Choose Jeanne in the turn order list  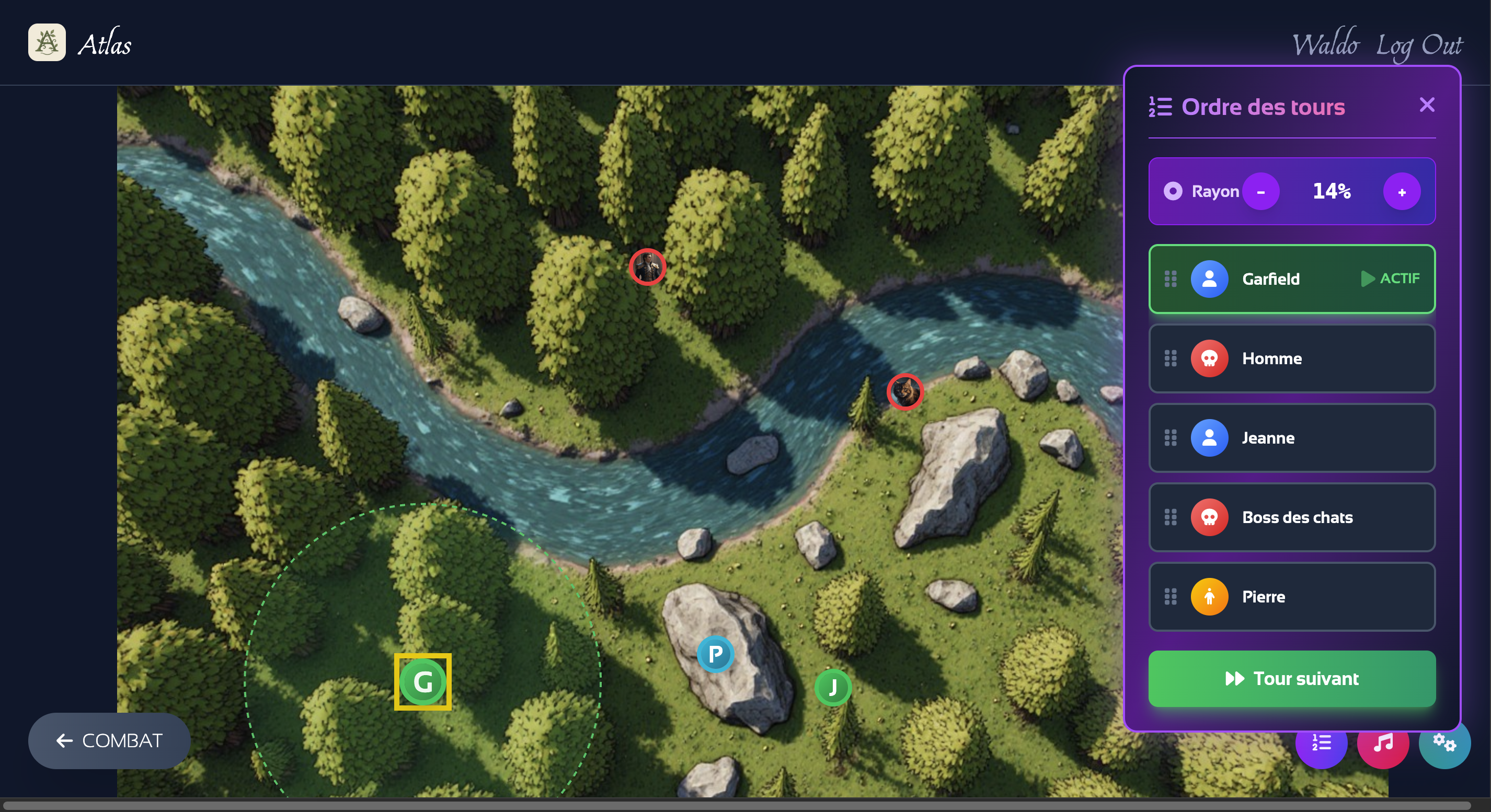click(x=1291, y=438)
